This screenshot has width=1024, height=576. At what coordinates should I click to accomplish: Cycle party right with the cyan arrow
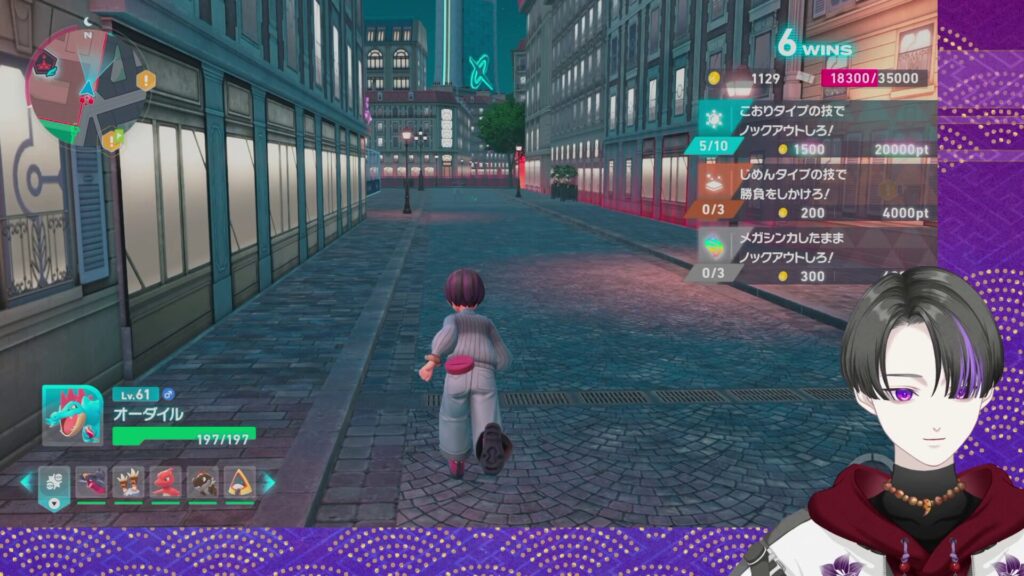[269, 482]
